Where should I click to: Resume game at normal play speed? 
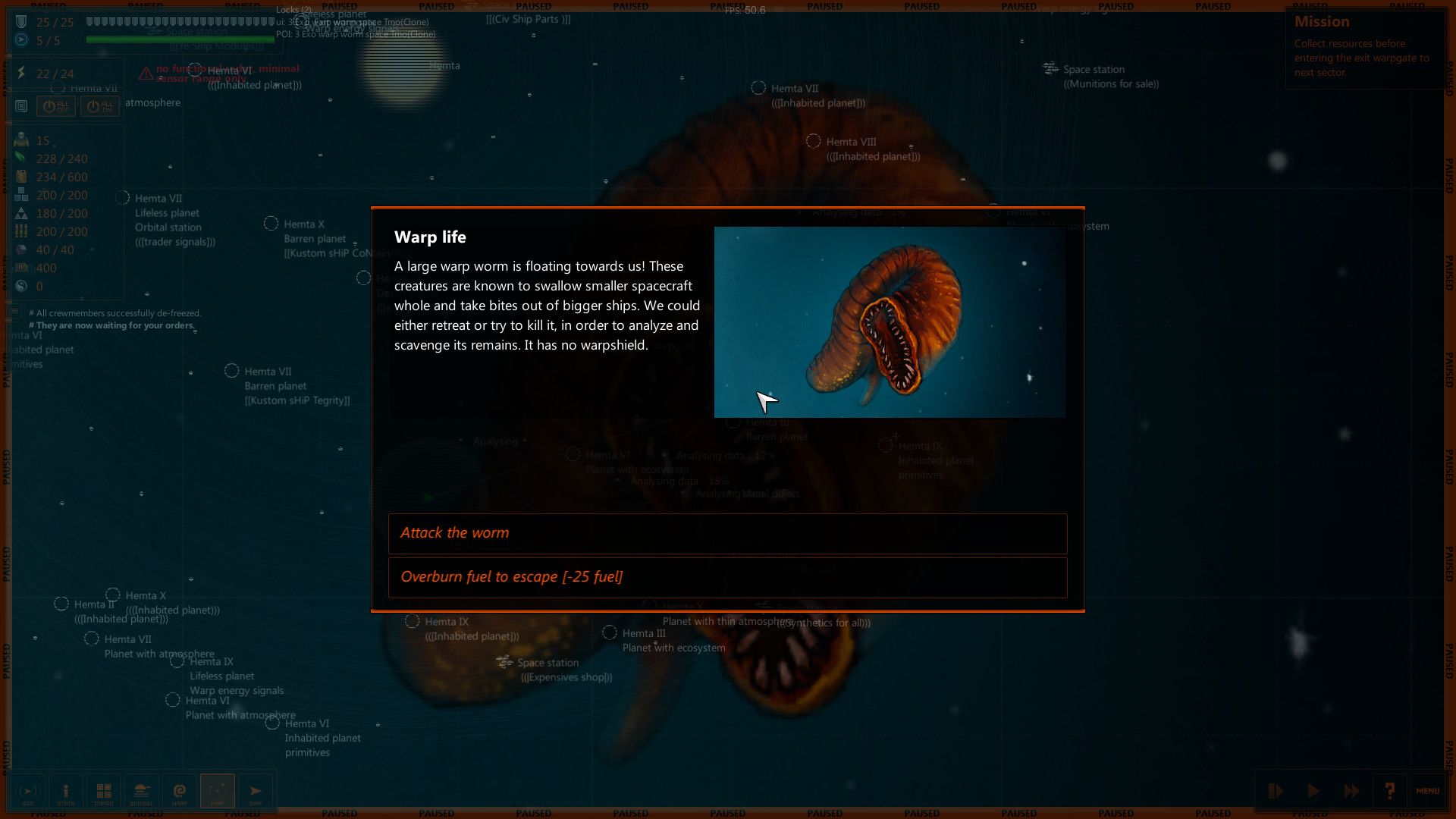[x=1313, y=791]
